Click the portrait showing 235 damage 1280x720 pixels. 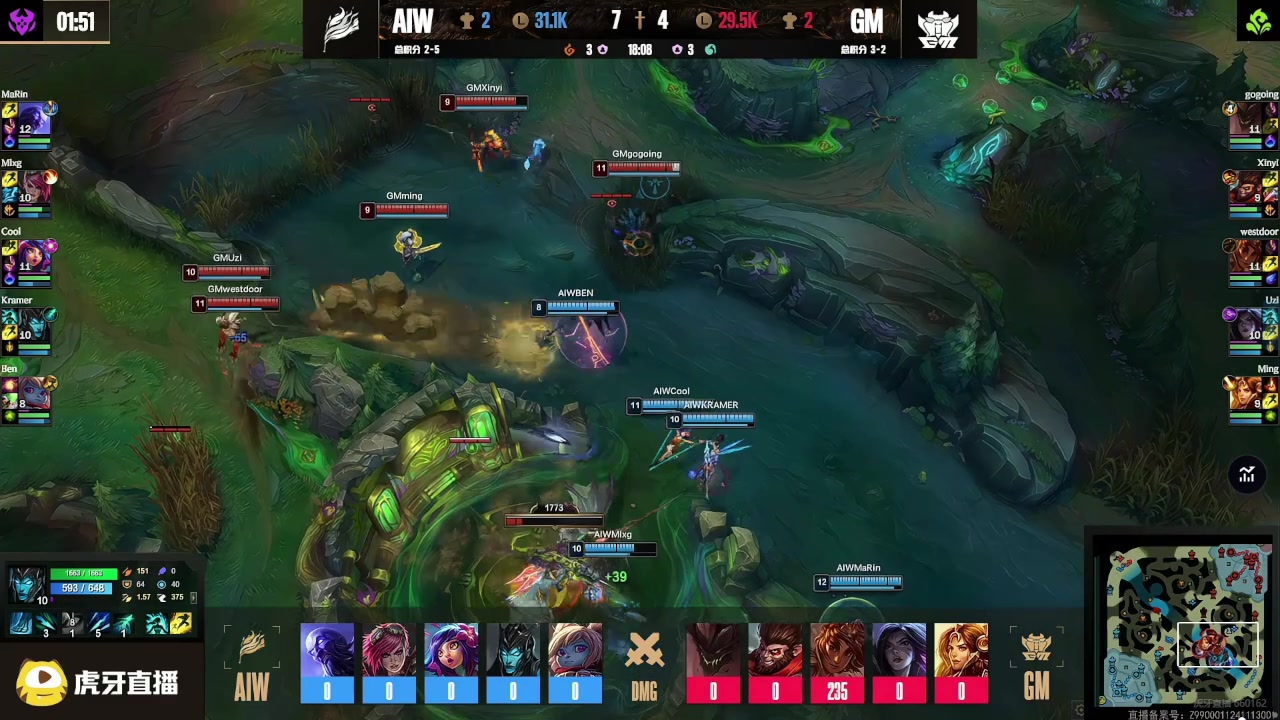tap(837, 651)
